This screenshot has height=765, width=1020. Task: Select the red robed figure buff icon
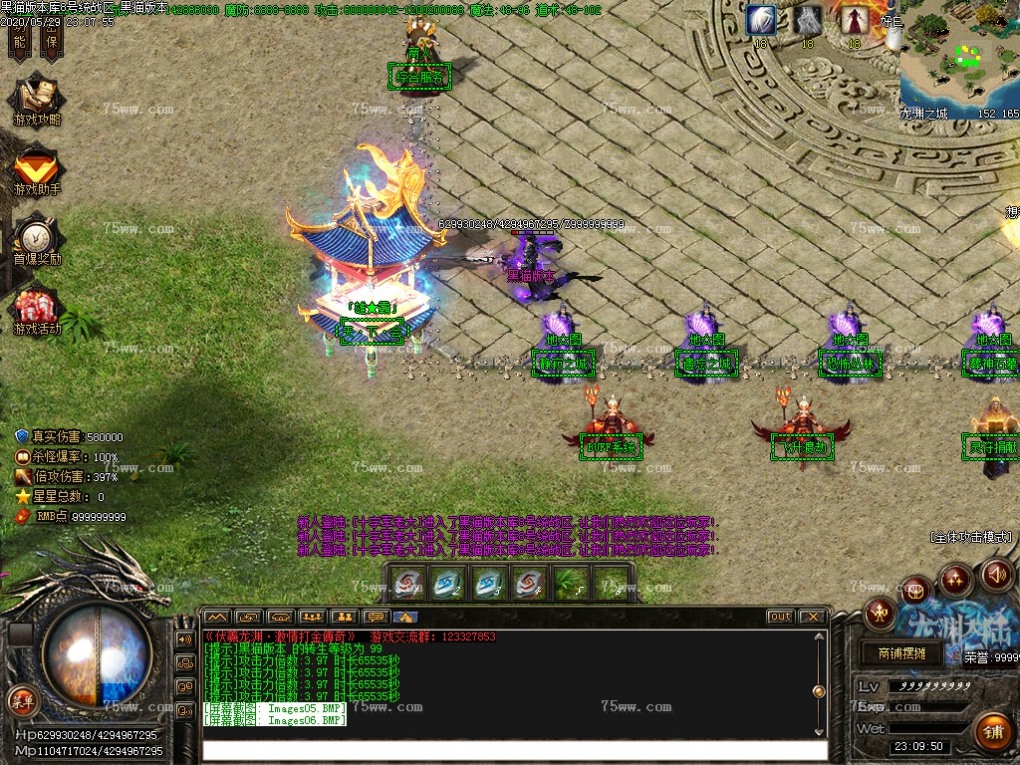click(x=855, y=20)
